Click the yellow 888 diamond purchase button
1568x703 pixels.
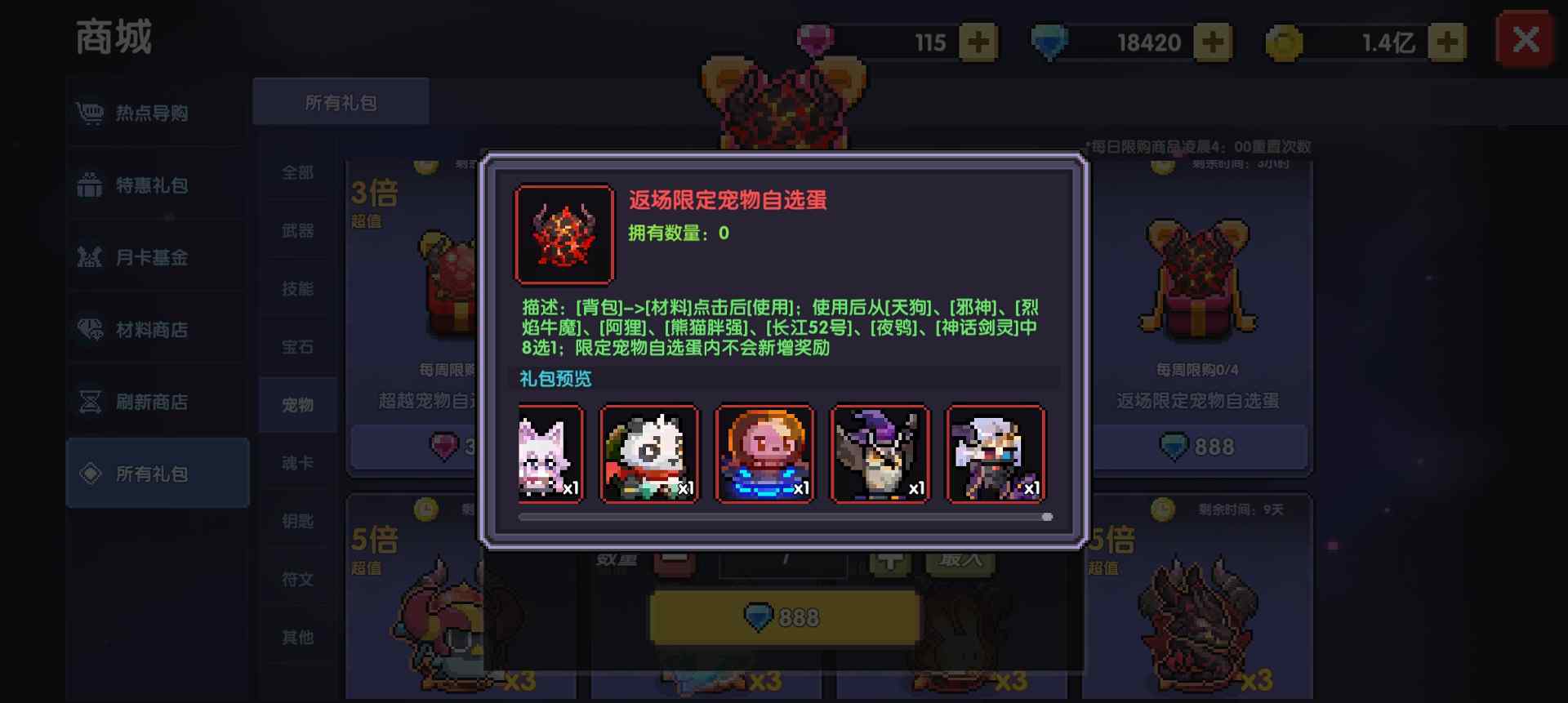pyautogui.click(x=782, y=617)
